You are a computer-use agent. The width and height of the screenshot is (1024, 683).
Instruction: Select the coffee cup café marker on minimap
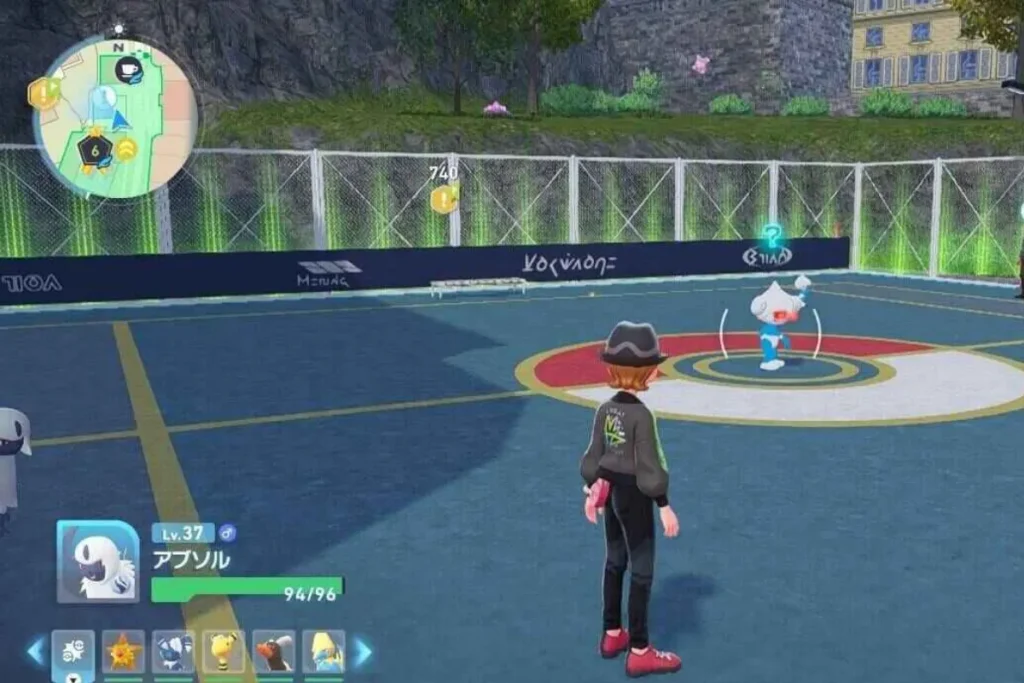click(128, 69)
